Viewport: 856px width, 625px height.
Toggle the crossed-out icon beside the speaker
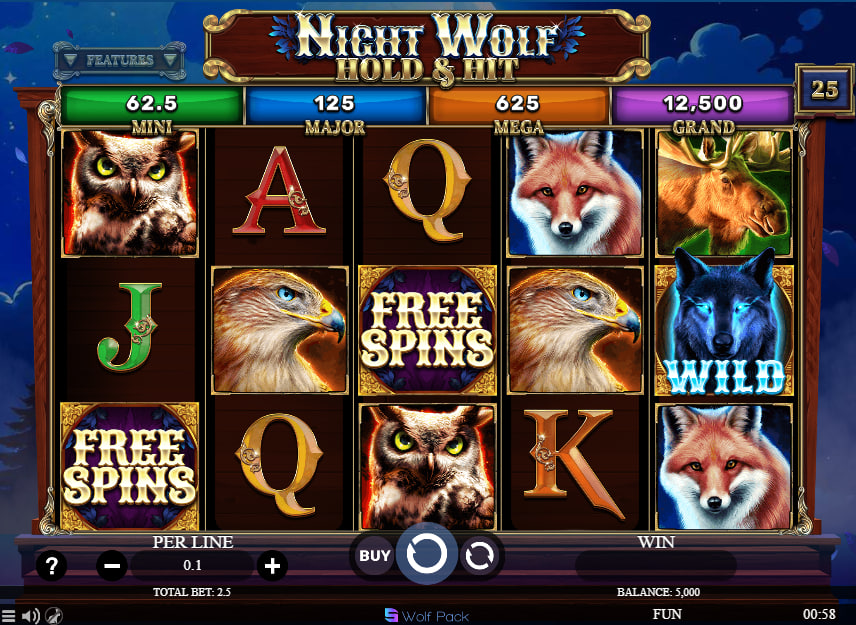56,616
